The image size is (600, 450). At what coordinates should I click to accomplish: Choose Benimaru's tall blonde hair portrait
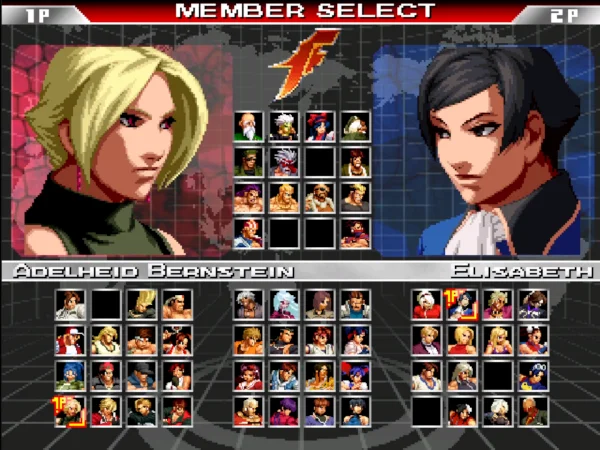pos(141,304)
